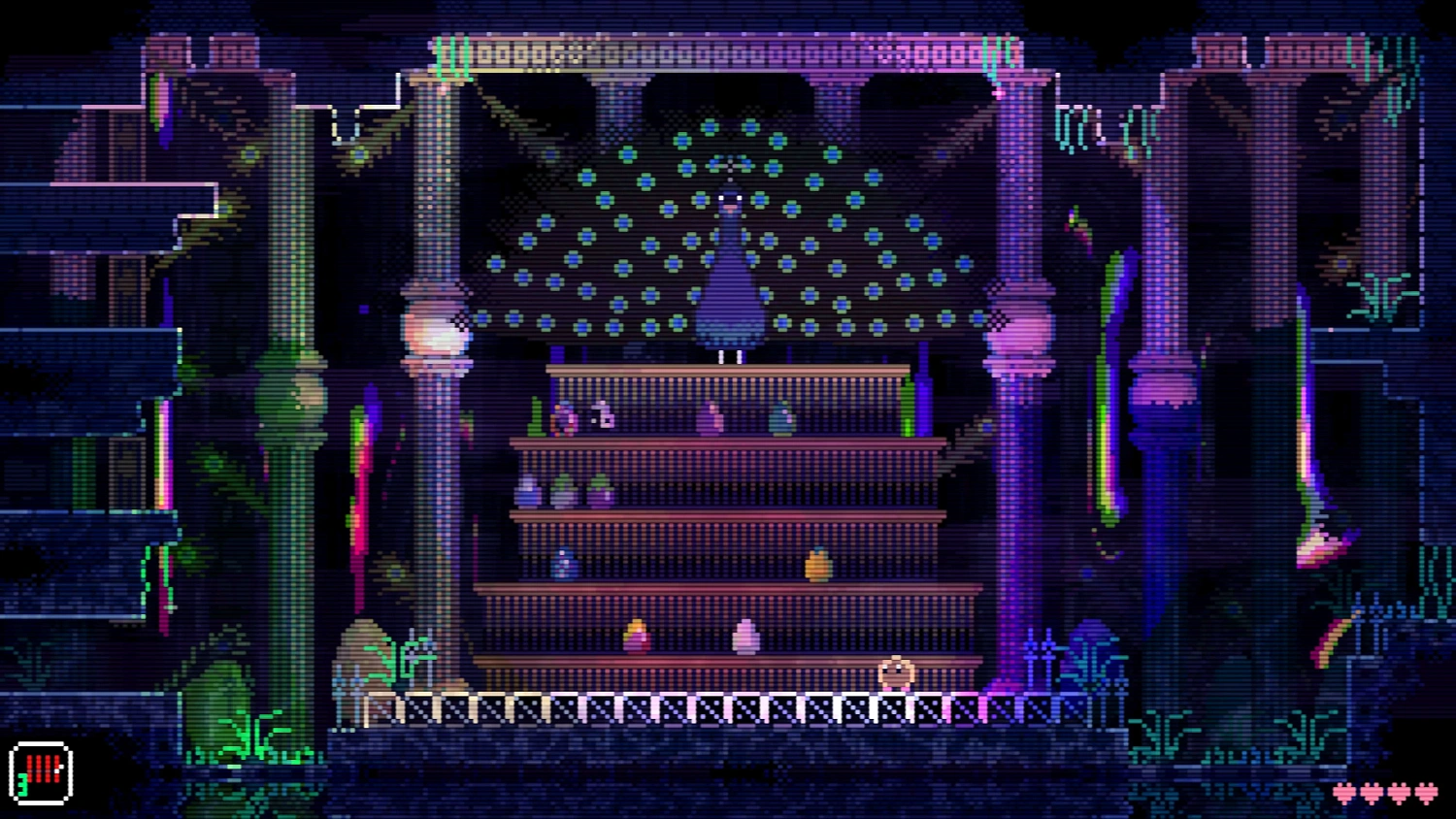Click the glowing pink lantern atop the right pillar
Image resolution: width=1456 pixels, height=819 pixels.
click(x=1017, y=333)
